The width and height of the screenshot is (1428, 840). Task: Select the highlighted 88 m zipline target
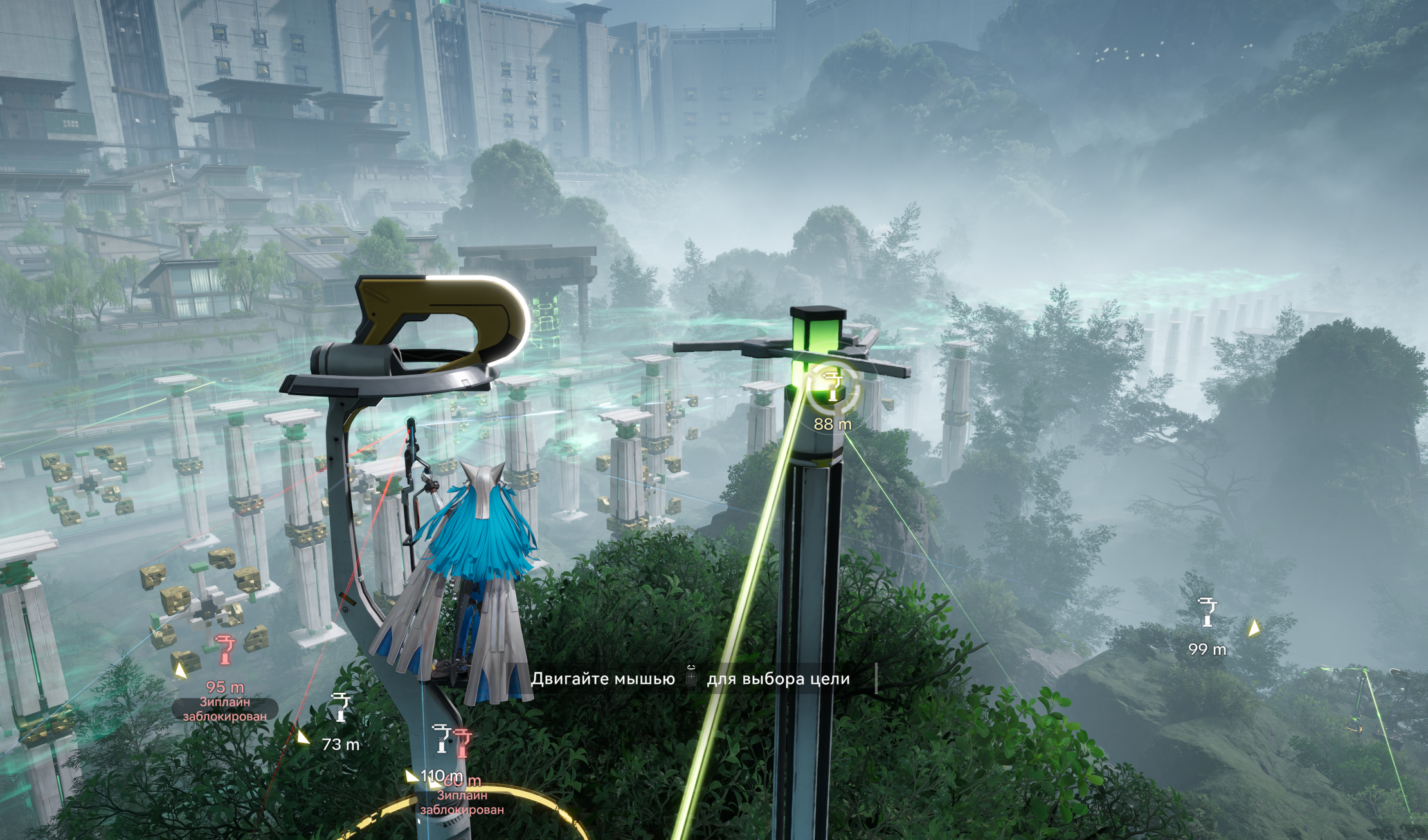click(x=833, y=387)
